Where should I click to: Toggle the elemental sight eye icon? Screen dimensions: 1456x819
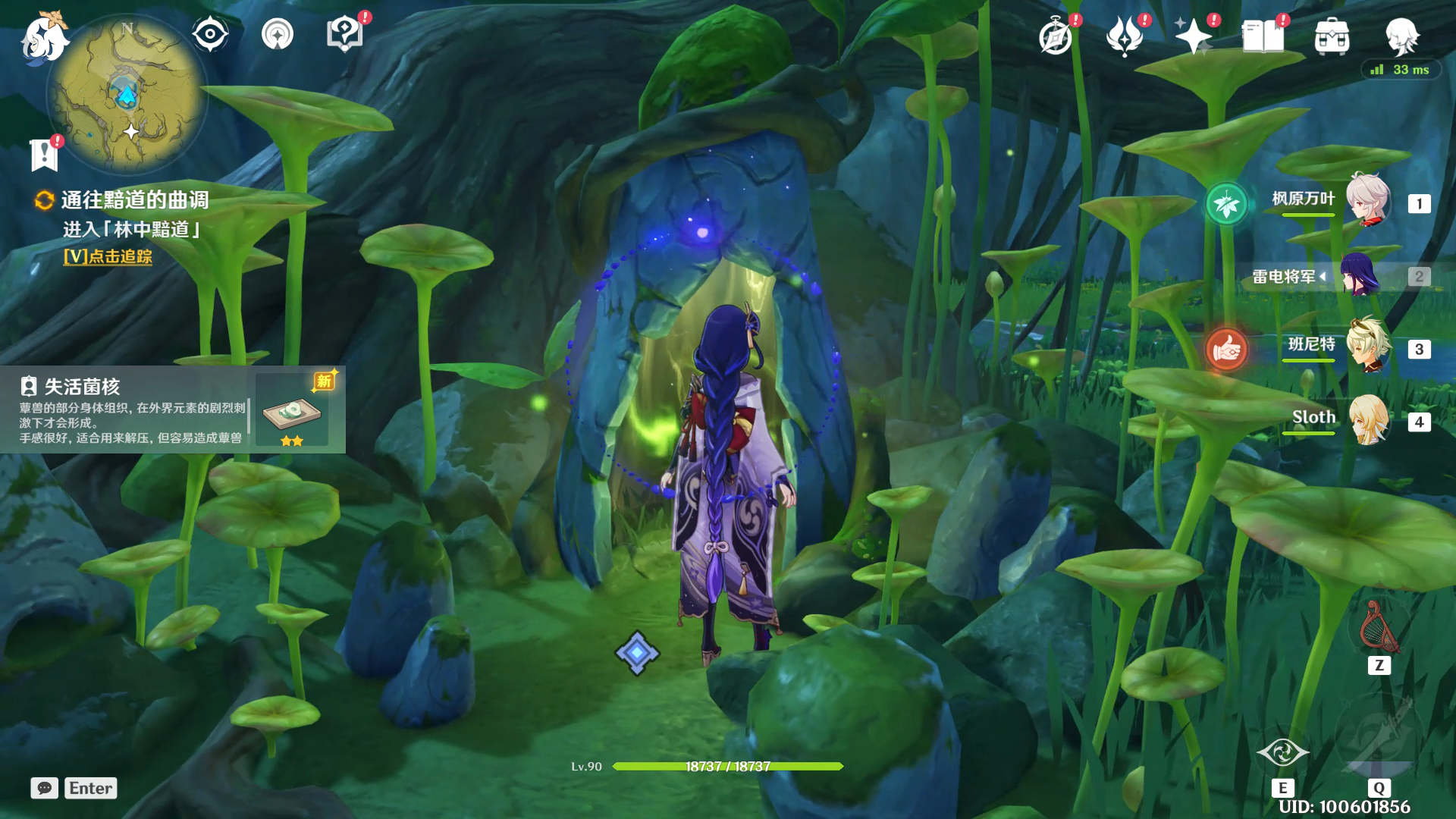click(x=210, y=34)
